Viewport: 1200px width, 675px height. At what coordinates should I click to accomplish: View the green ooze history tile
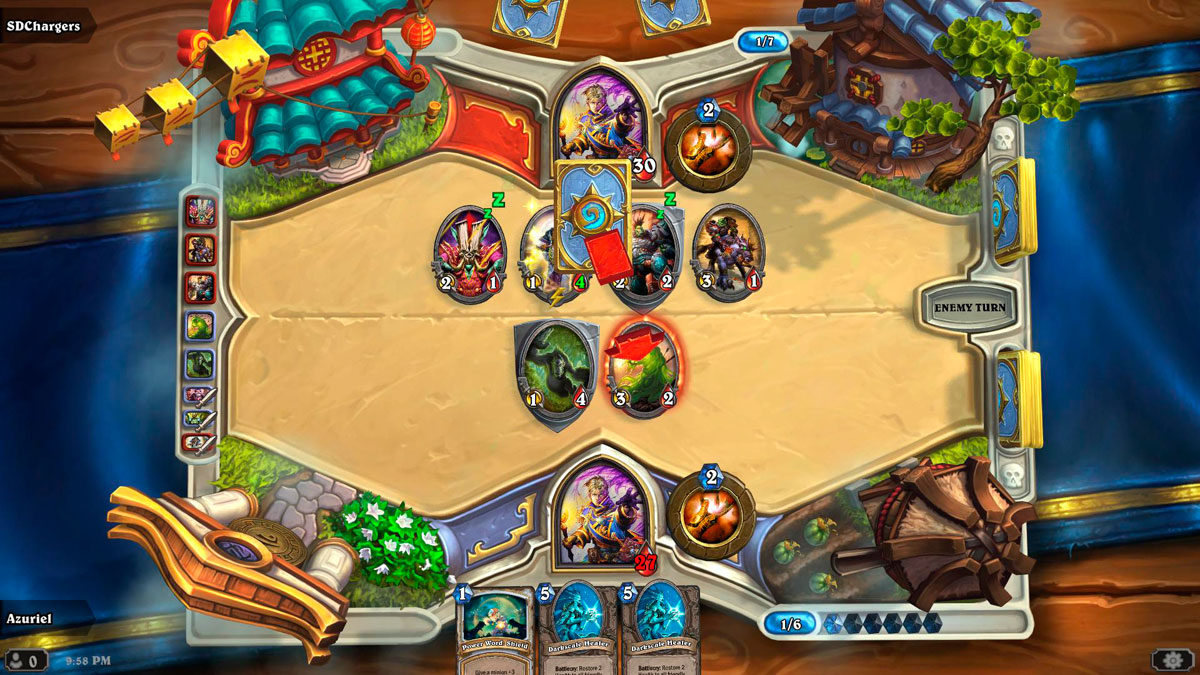click(x=200, y=326)
